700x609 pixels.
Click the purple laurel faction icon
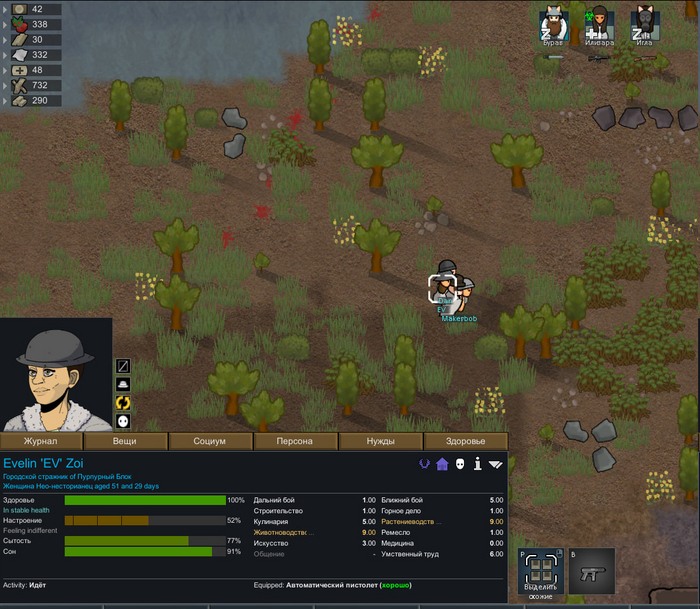[424, 464]
